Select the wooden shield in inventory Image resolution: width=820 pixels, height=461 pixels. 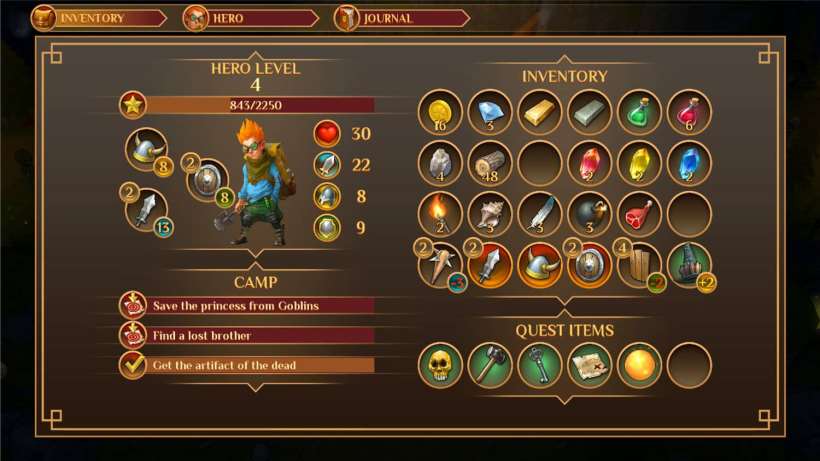click(x=640, y=265)
